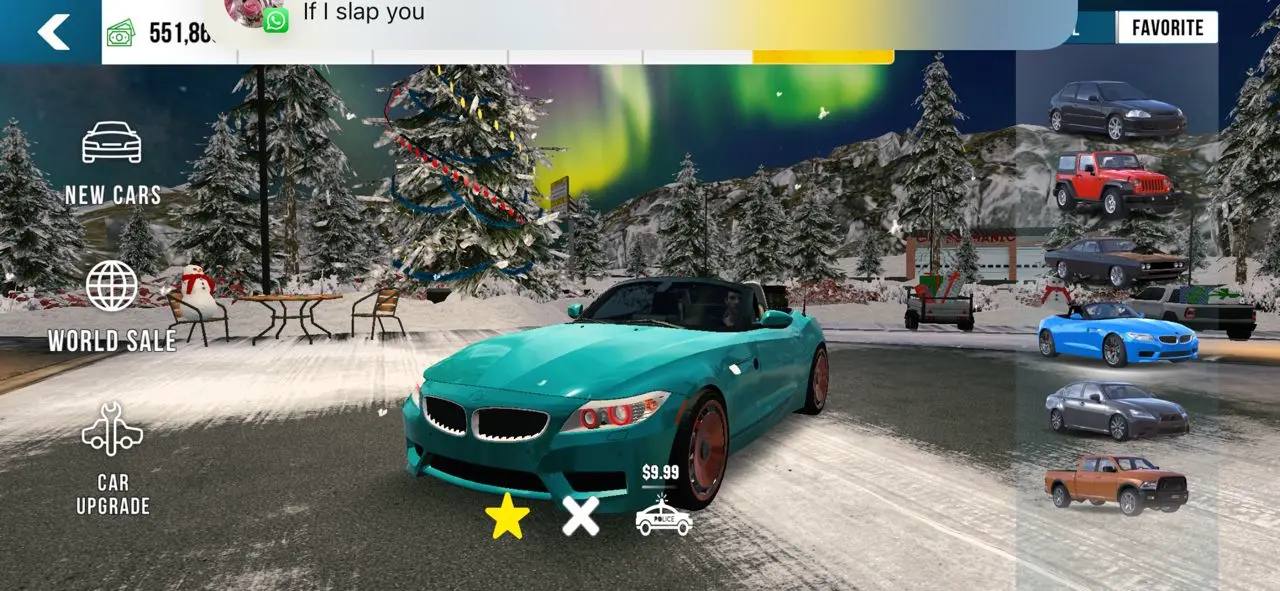Open the Car Upgrade workshop

click(112, 459)
